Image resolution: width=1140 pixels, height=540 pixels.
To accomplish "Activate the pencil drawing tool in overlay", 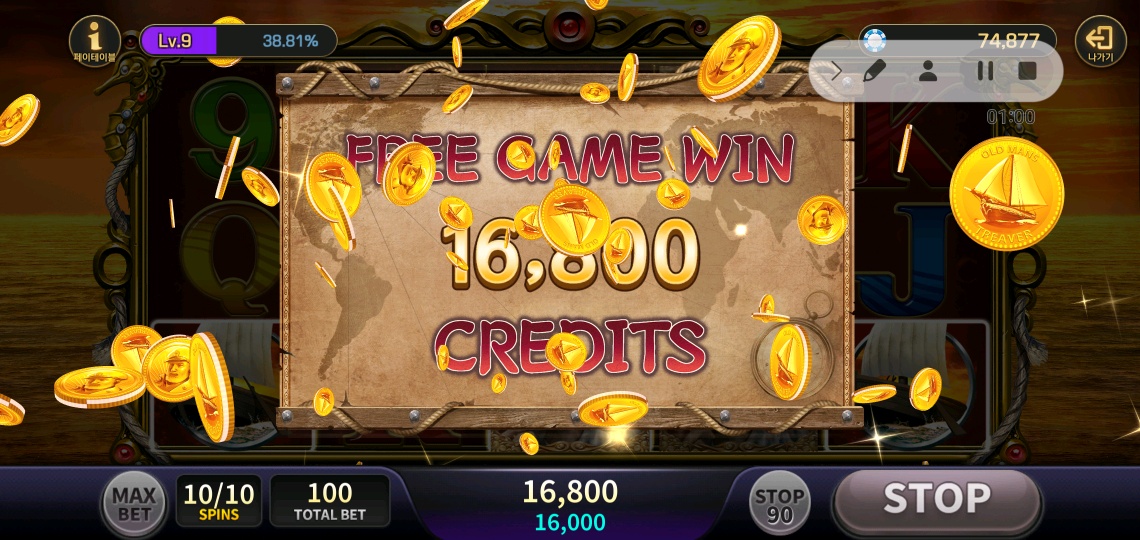I will (874, 71).
